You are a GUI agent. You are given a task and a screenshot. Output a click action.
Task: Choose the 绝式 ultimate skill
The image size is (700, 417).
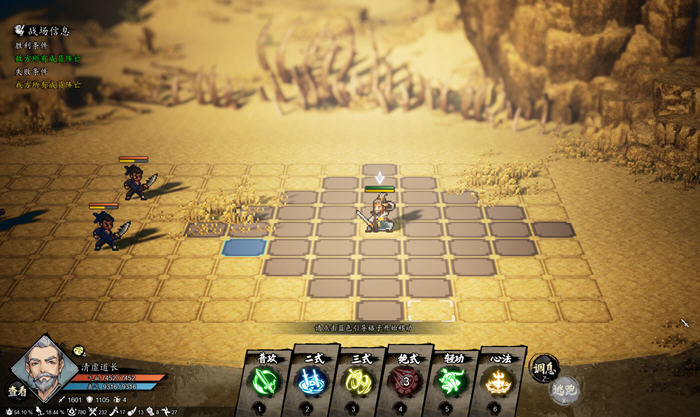point(404,381)
